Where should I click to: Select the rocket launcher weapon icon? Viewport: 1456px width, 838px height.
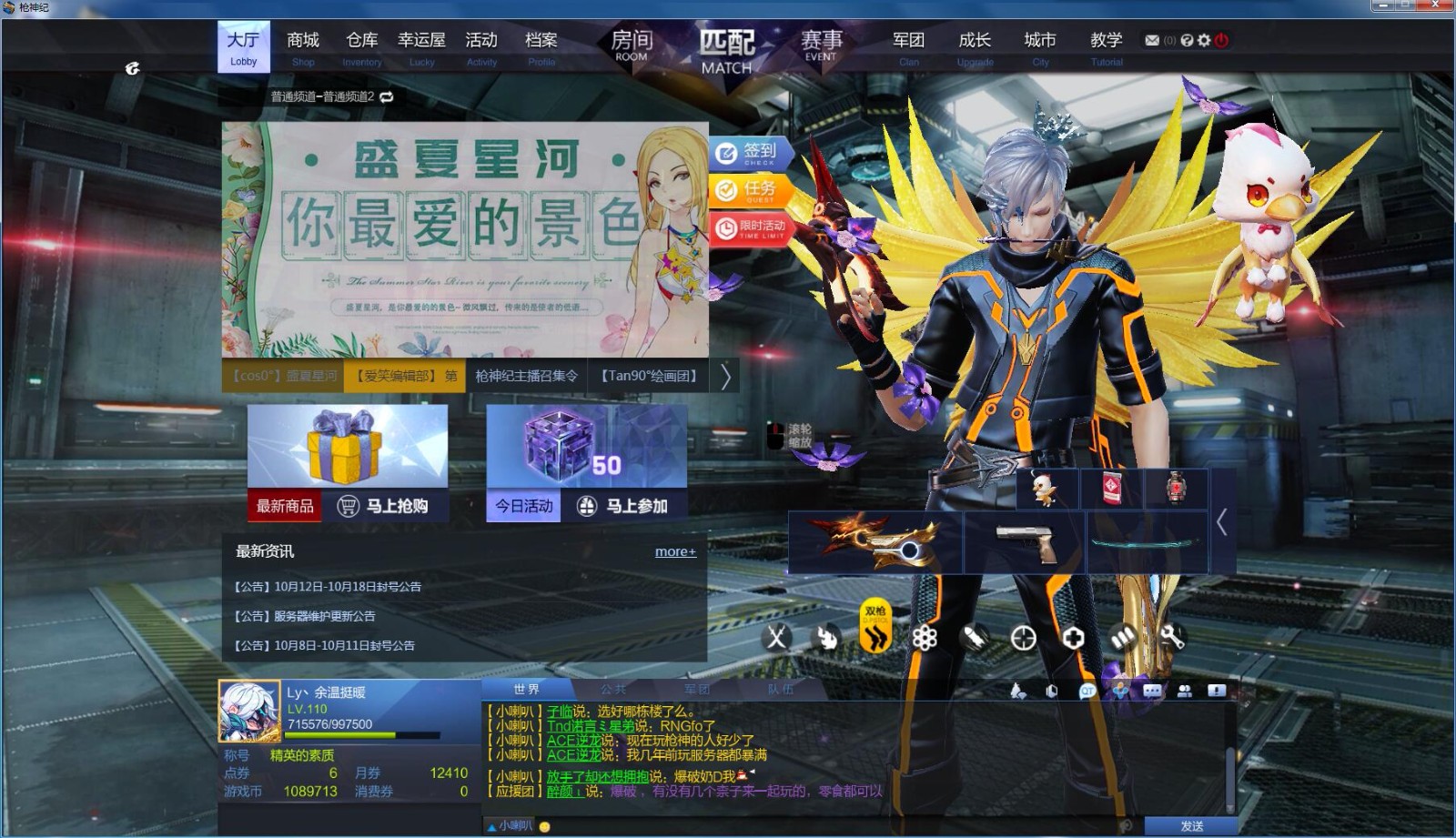[975, 639]
